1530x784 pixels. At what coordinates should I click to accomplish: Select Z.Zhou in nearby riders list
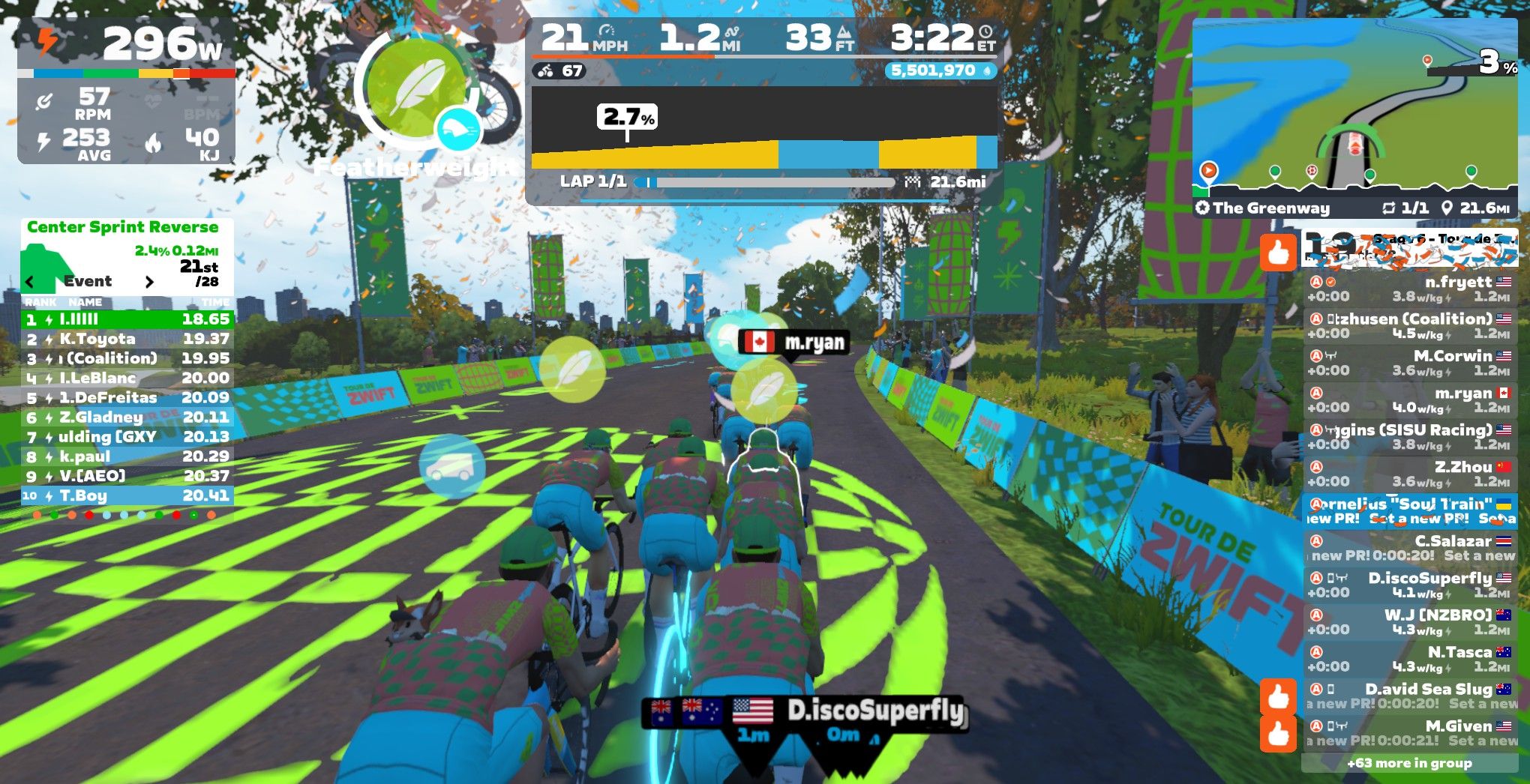pyautogui.click(x=1409, y=474)
